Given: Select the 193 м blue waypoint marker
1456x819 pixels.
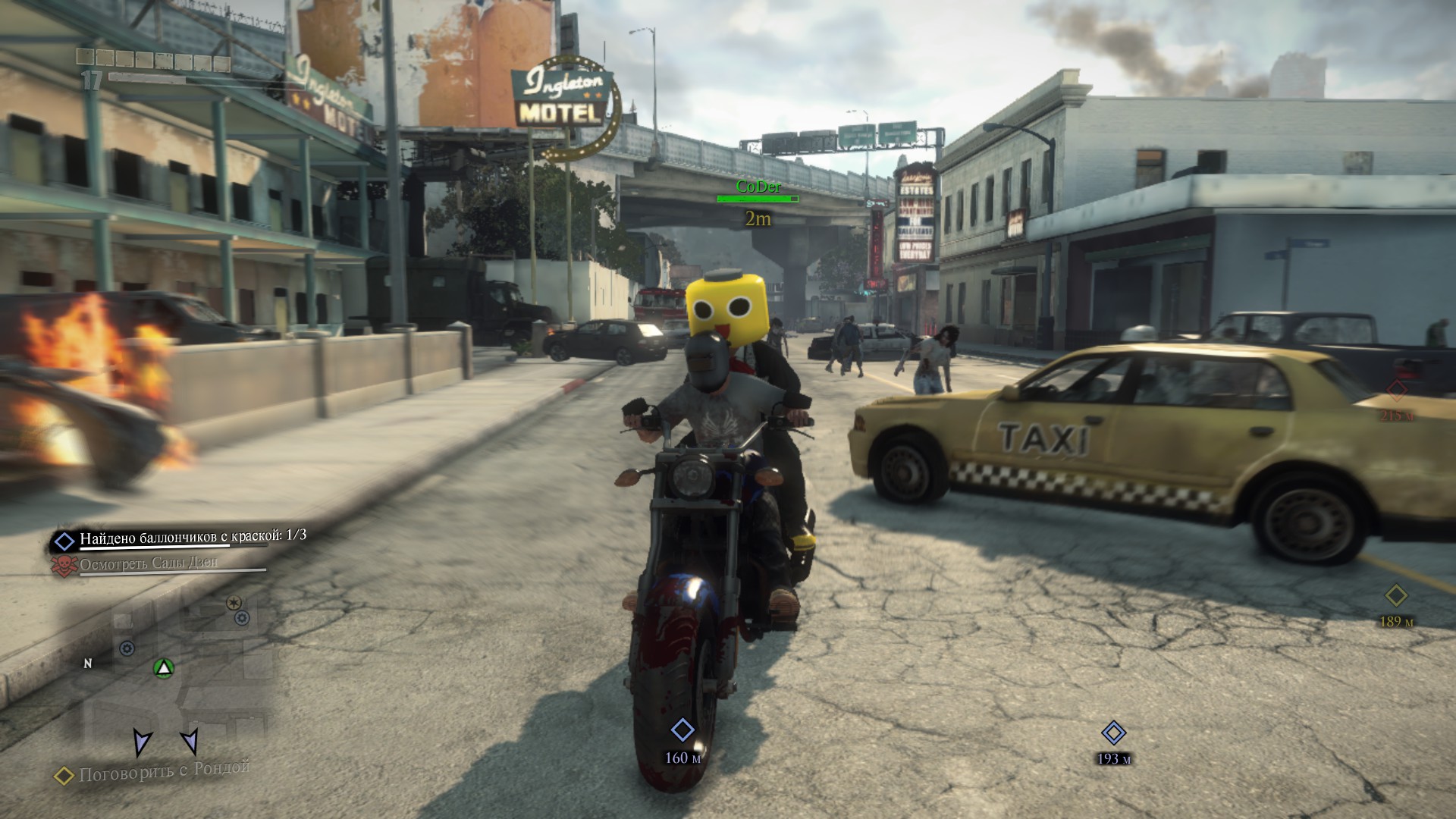Looking at the screenshot, I should pos(1113,733).
